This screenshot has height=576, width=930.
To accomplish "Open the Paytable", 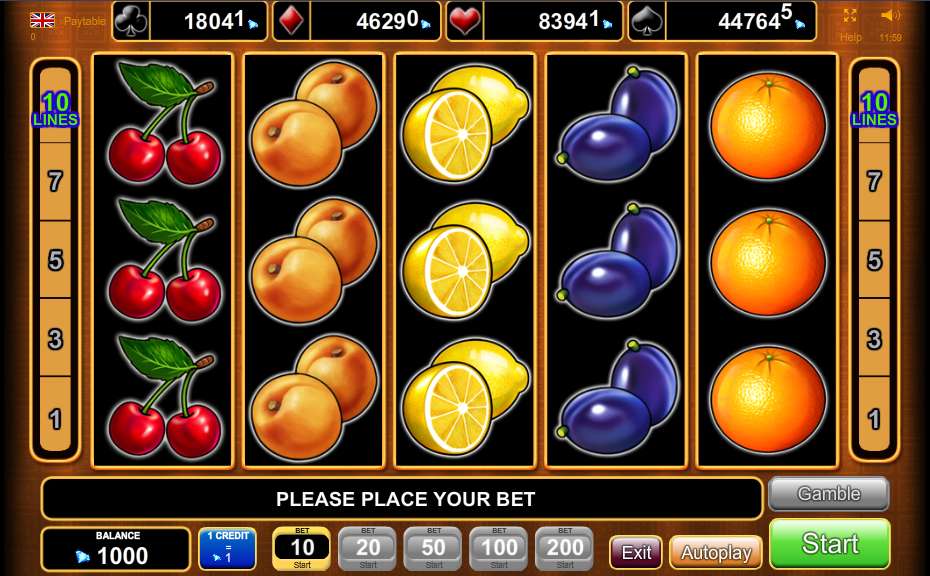I will click(x=84, y=20).
